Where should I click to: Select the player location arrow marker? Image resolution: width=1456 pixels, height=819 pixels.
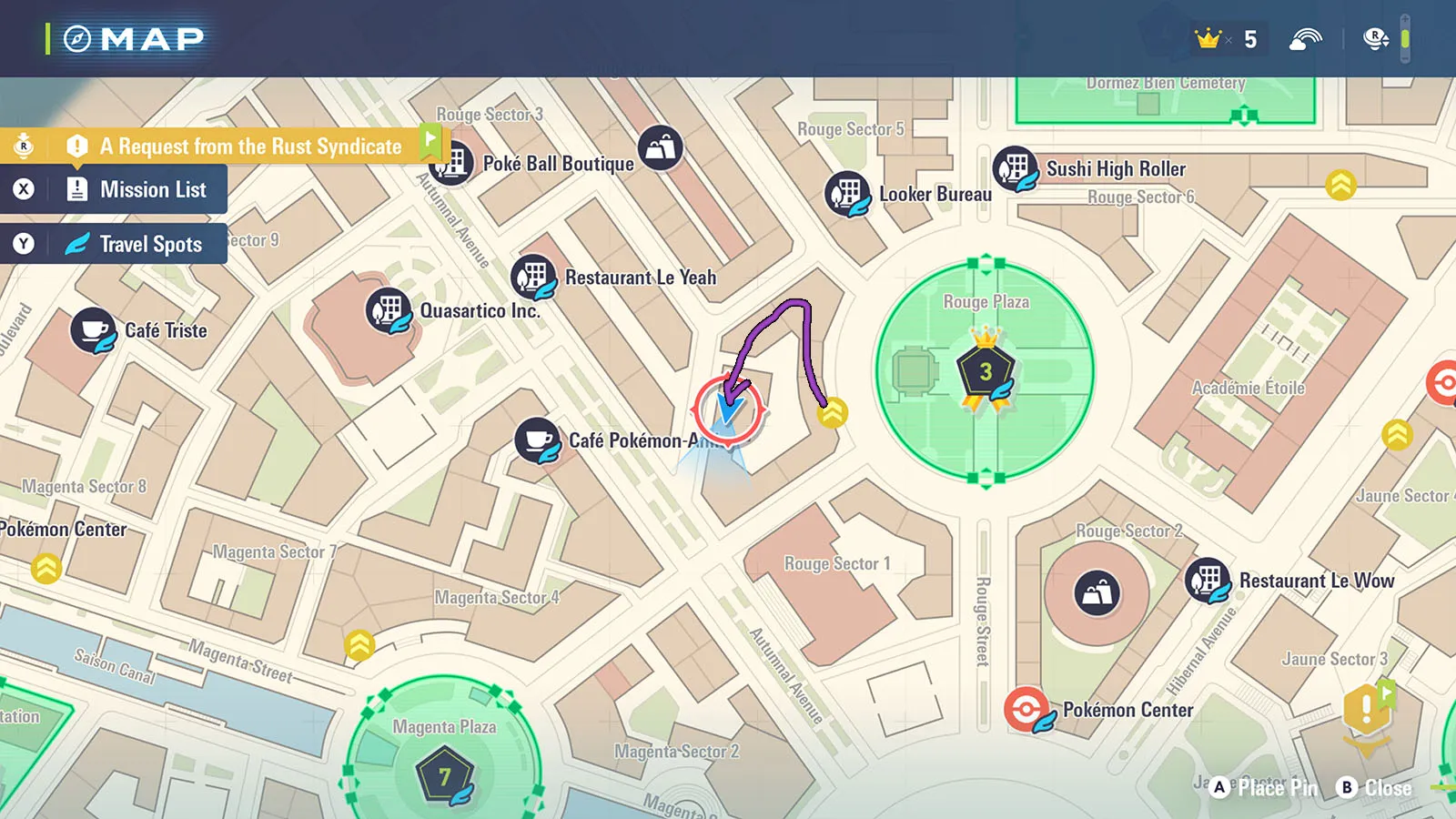(x=728, y=409)
